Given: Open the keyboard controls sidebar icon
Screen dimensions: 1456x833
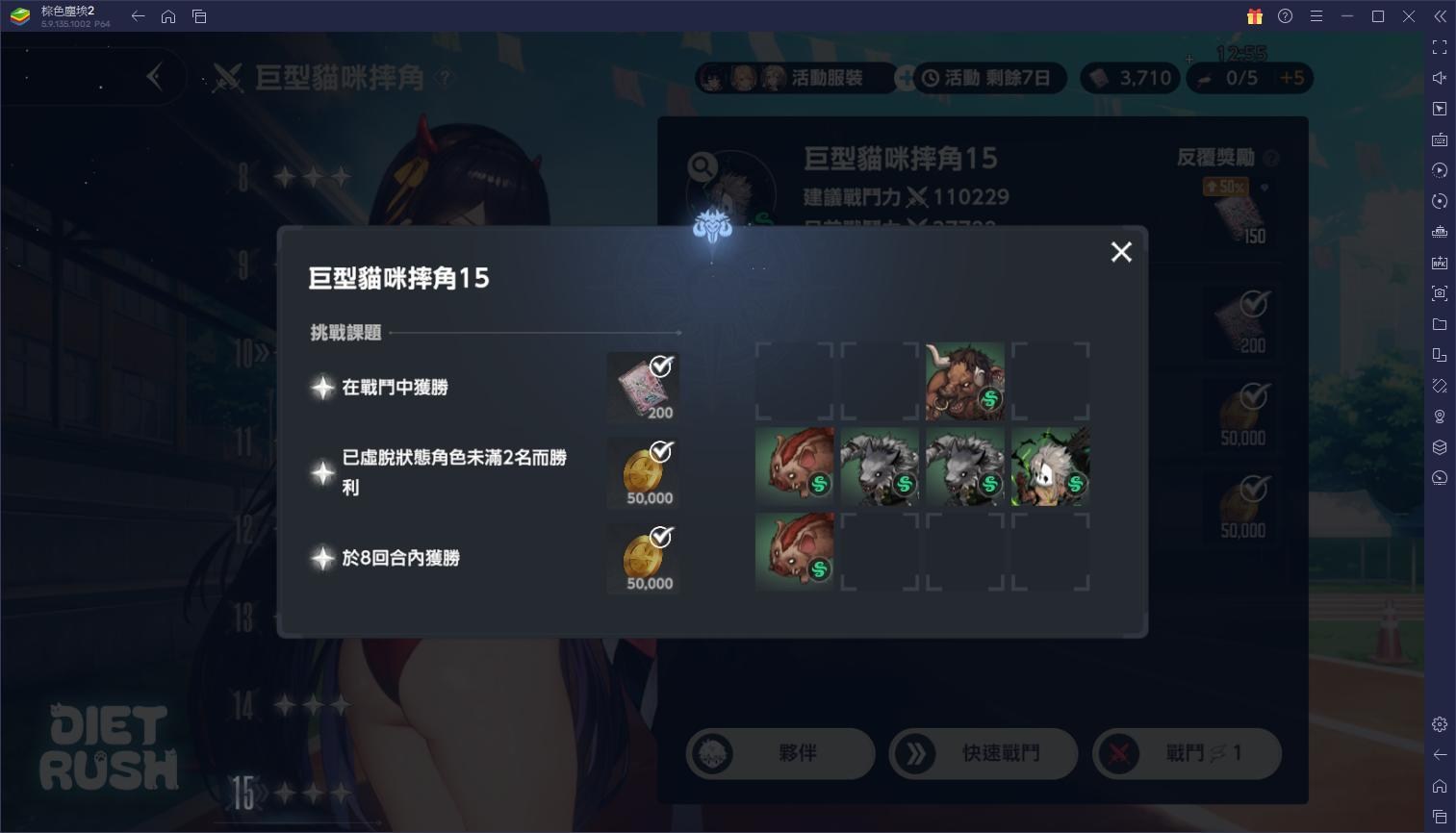Looking at the screenshot, I should (x=1440, y=139).
